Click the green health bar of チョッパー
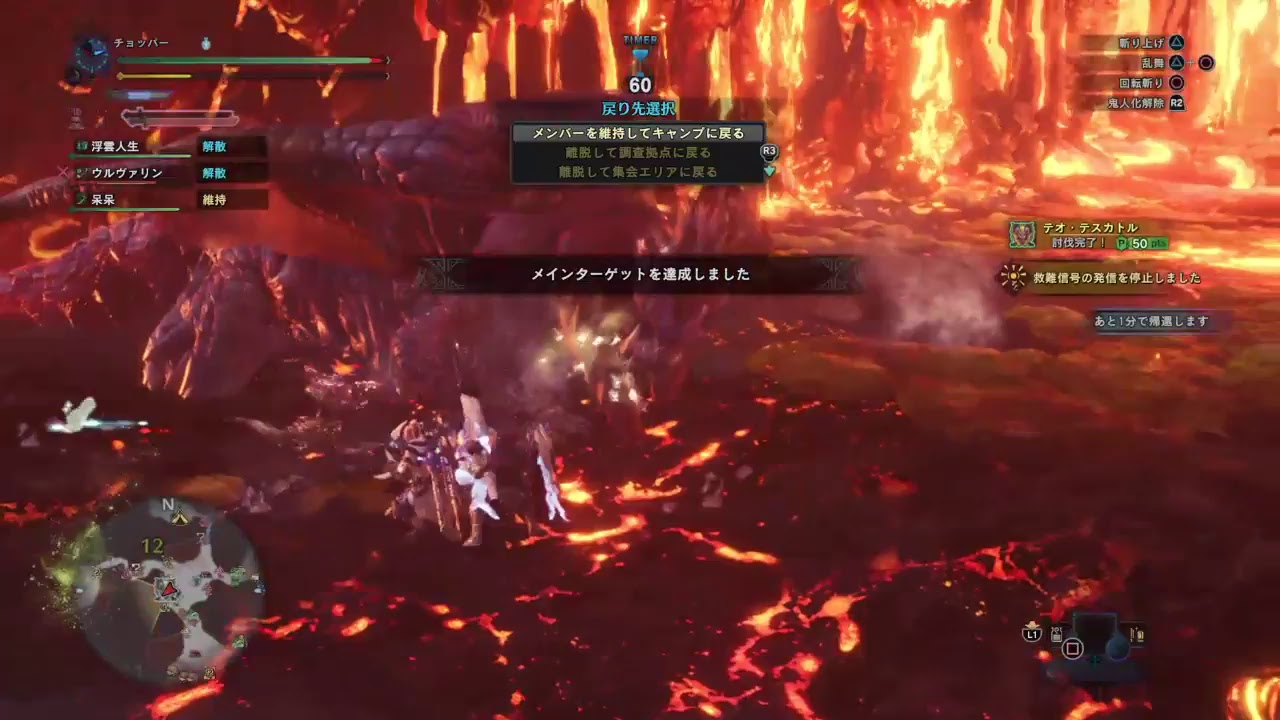Viewport: 1280px width, 720px height. [250, 60]
